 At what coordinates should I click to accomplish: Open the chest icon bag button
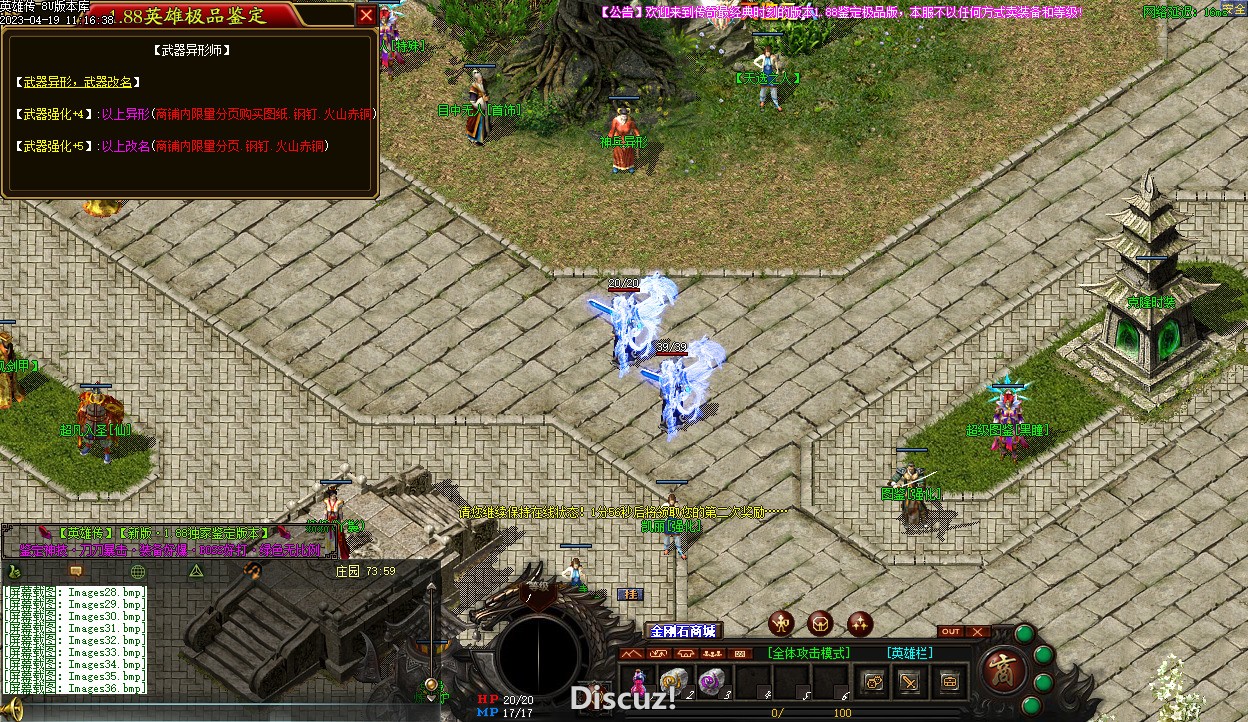(x=948, y=682)
